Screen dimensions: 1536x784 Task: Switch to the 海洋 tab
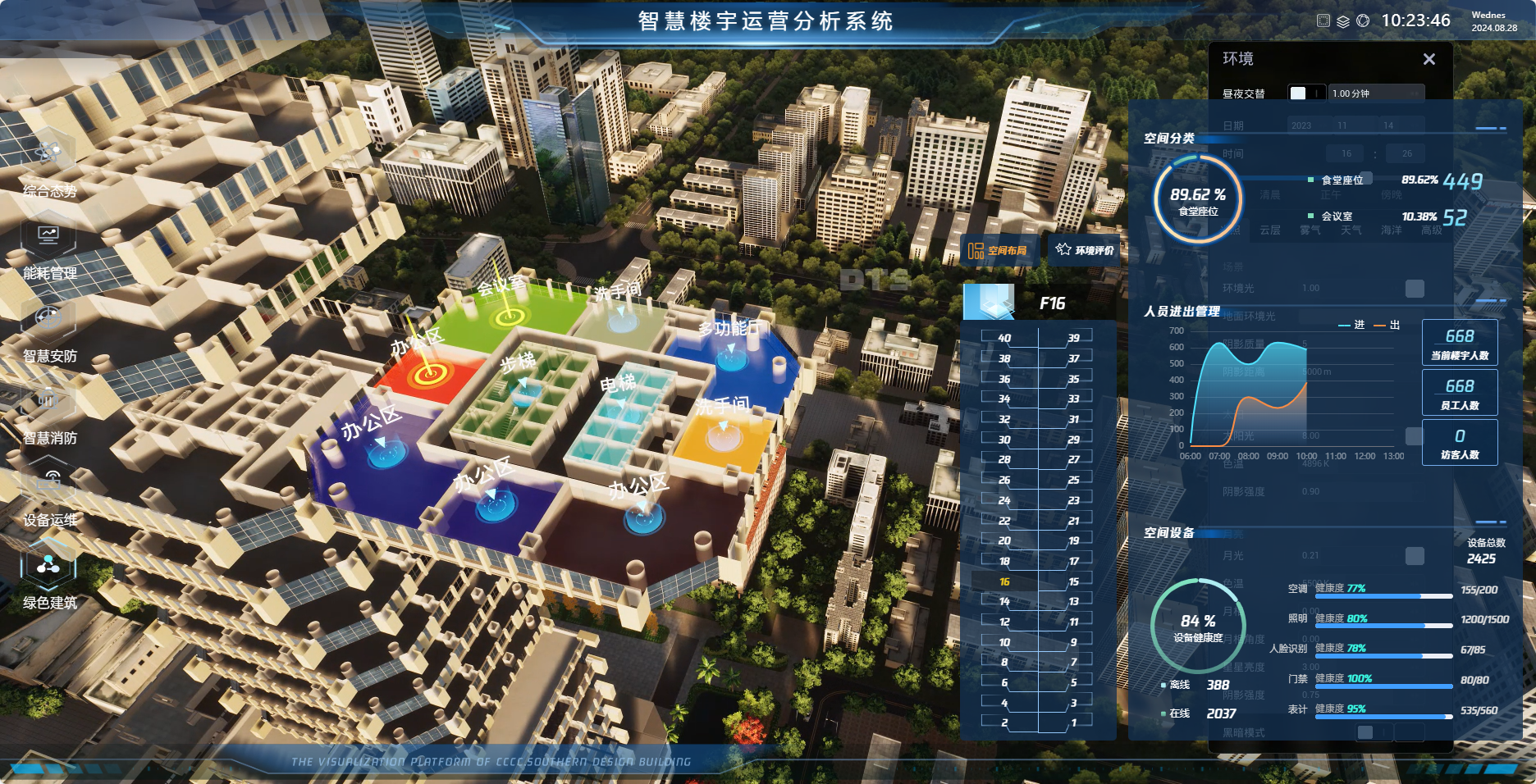click(x=1392, y=230)
